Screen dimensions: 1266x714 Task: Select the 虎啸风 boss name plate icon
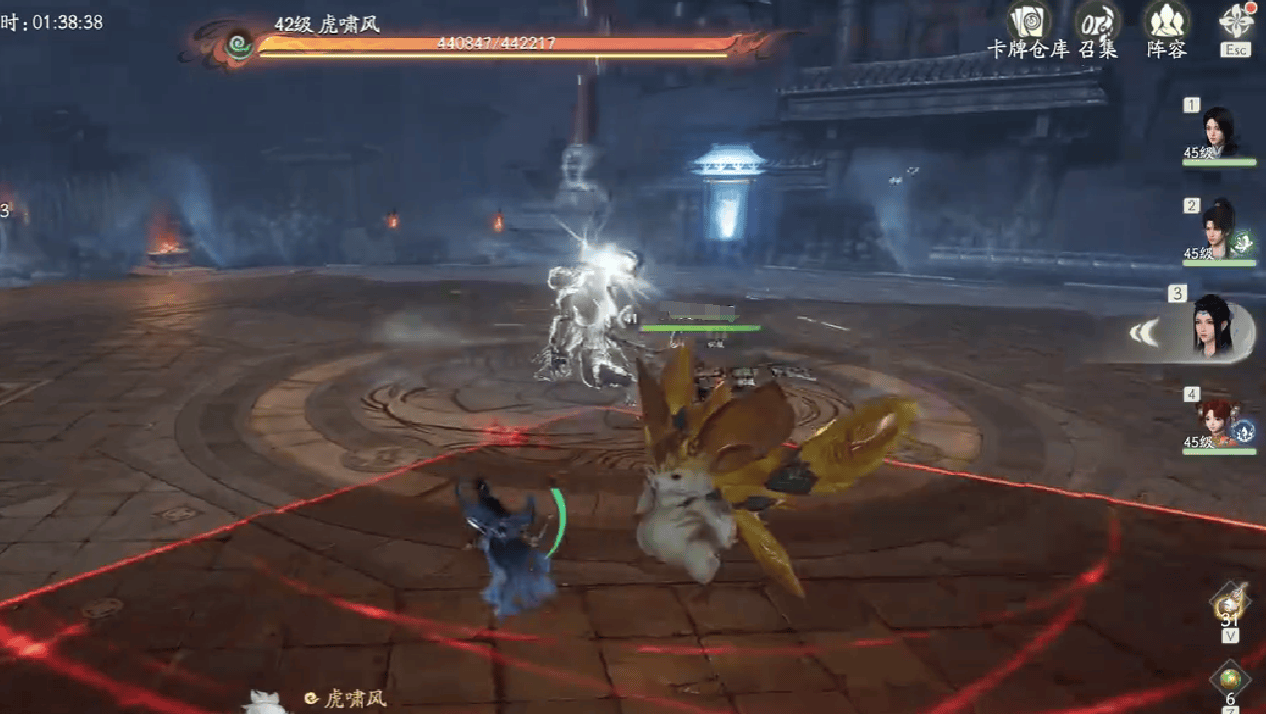(239, 44)
